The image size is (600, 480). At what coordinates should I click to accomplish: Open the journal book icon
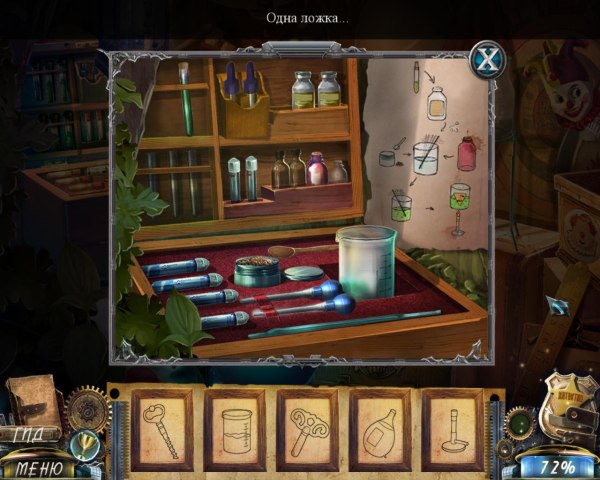35,399
